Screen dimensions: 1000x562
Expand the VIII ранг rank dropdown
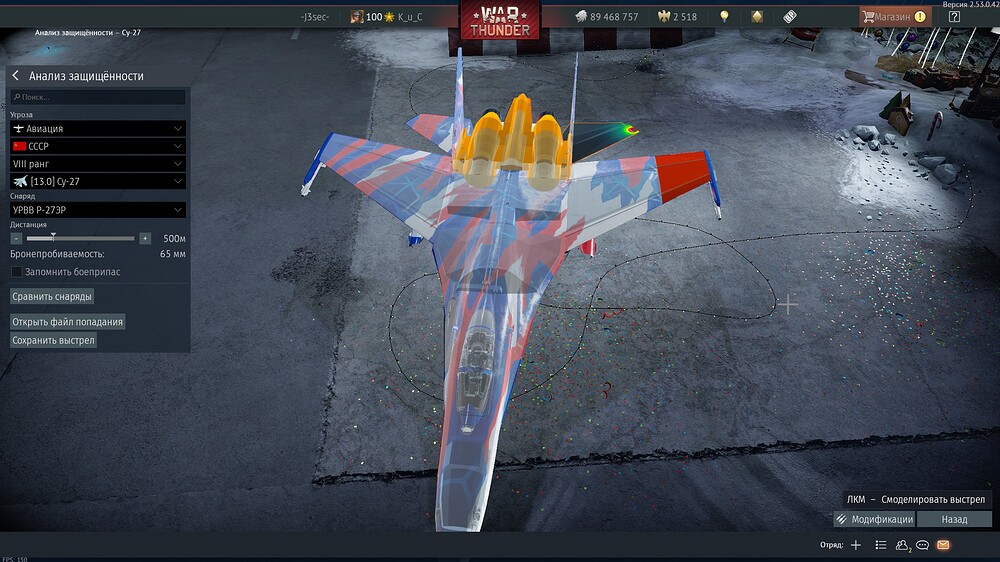(x=98, y=163)
